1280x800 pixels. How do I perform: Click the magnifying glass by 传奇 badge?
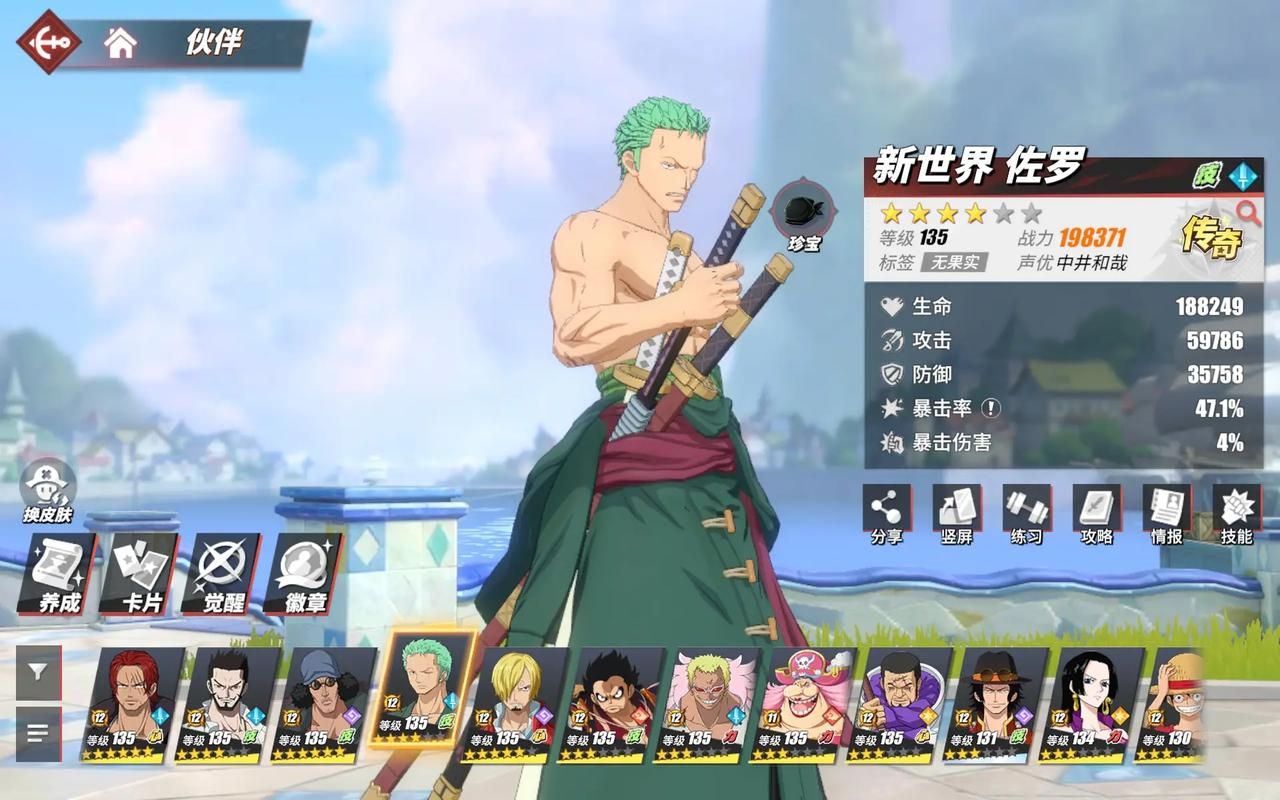tap(1248, 211)
